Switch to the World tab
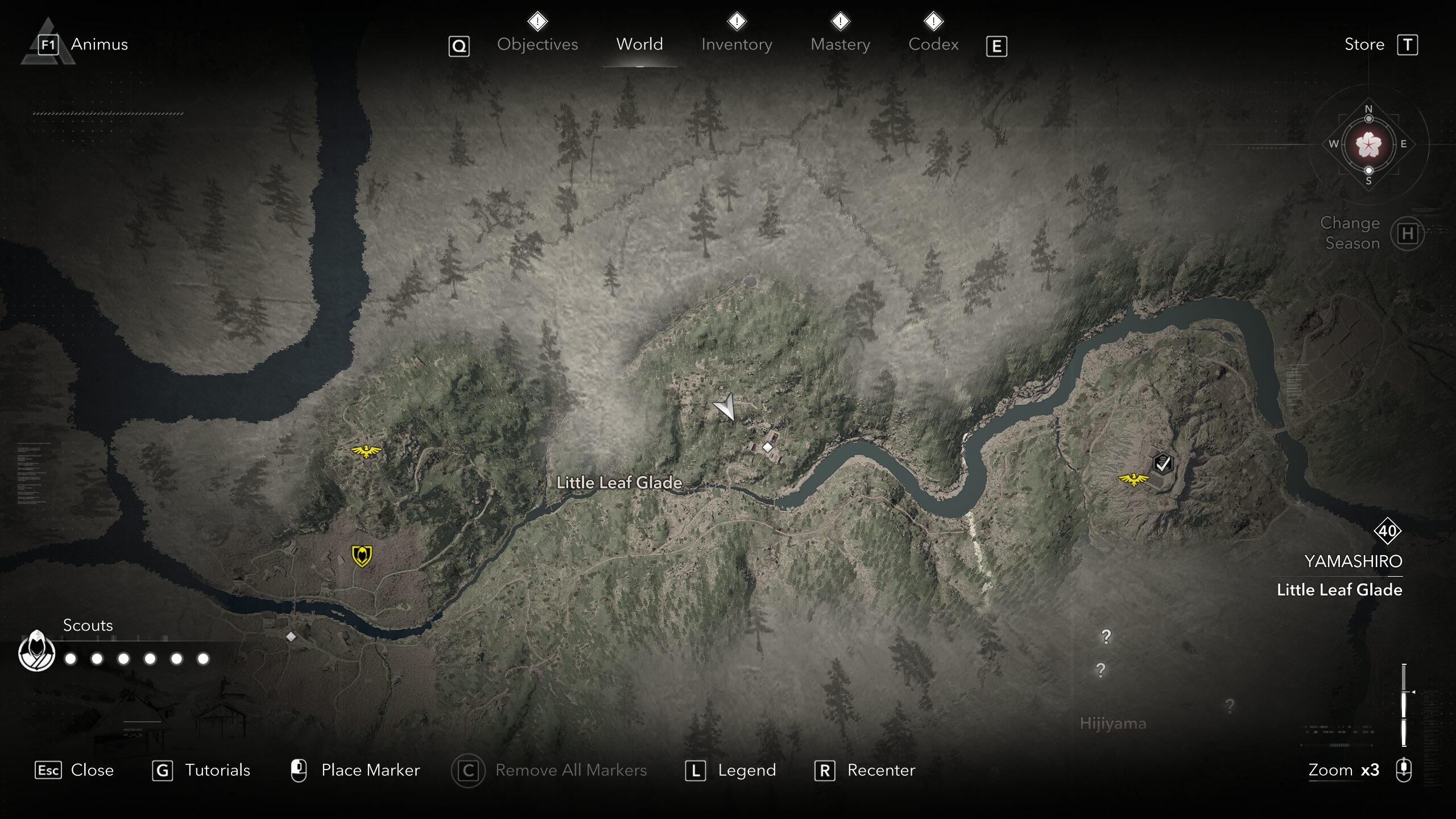Image resolution: width=1456 pixels, height=819 pixels. click(x=639, y=44)
